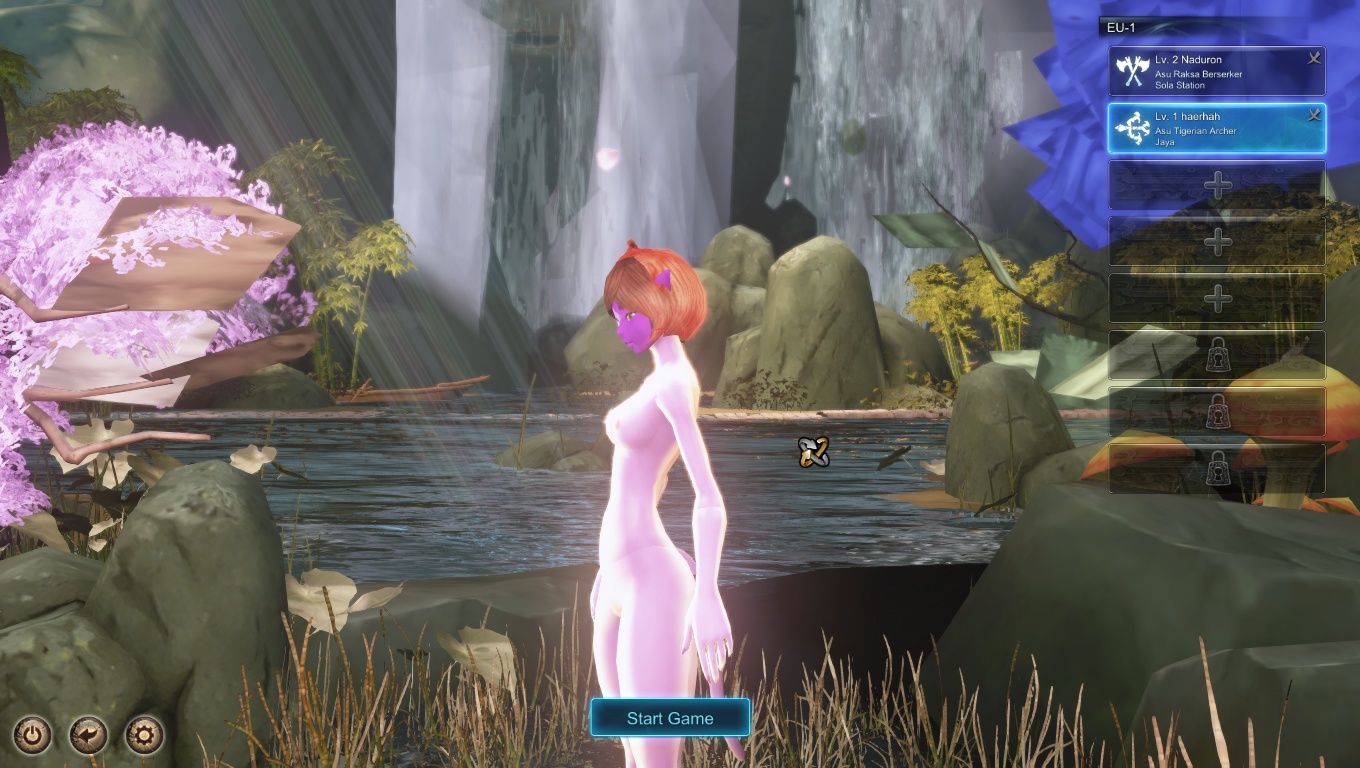
Task: Open settings via the gear icon
Action: coord(144,736)
